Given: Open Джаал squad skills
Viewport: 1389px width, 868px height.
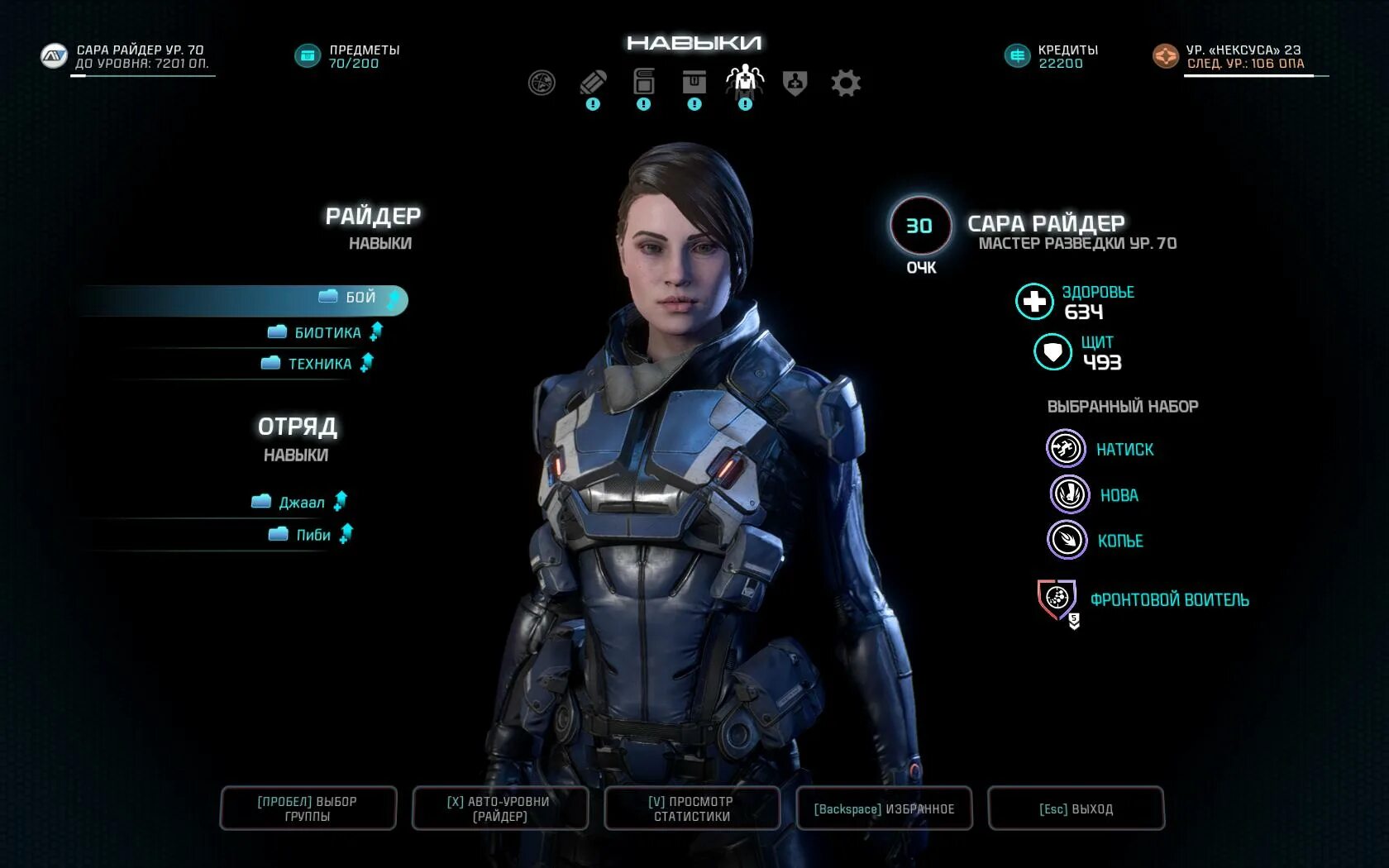Looking at the screenshot, I should [x=300, y=503].
